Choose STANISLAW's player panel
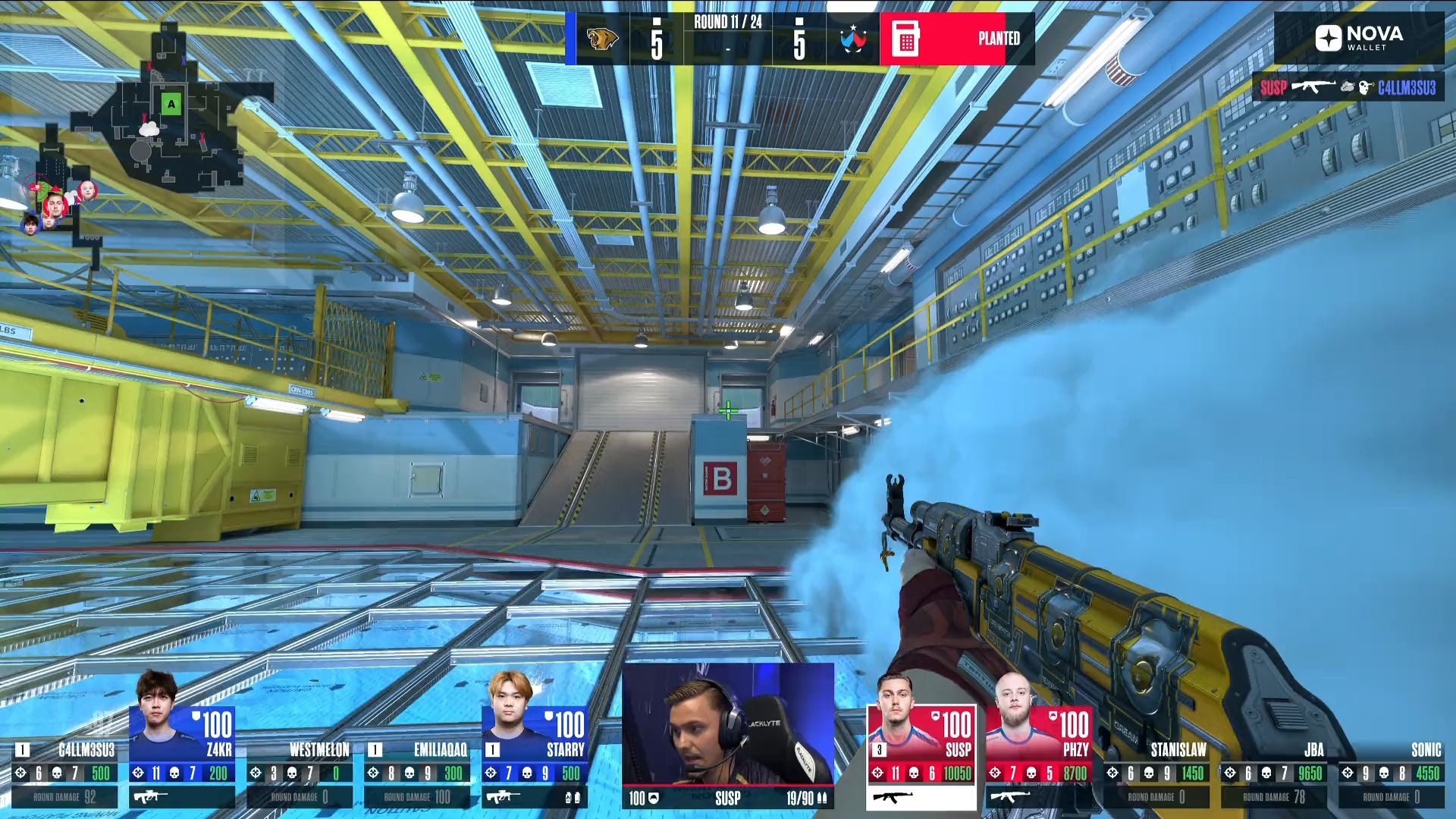Viewport: 1456px width, 819px height. click(1156, 773)
